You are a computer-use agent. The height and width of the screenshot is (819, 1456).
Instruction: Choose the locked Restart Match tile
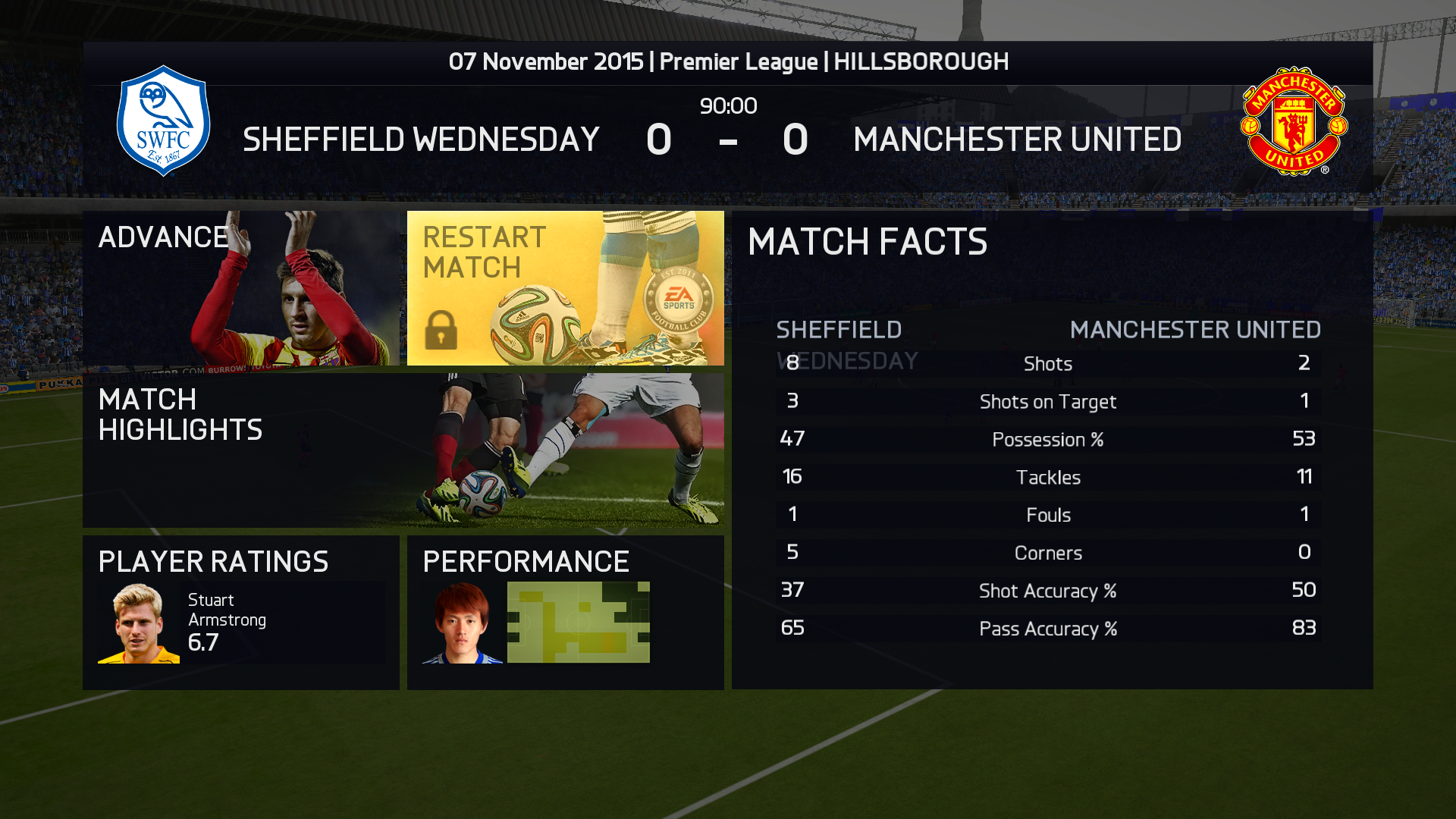point(565,288)
